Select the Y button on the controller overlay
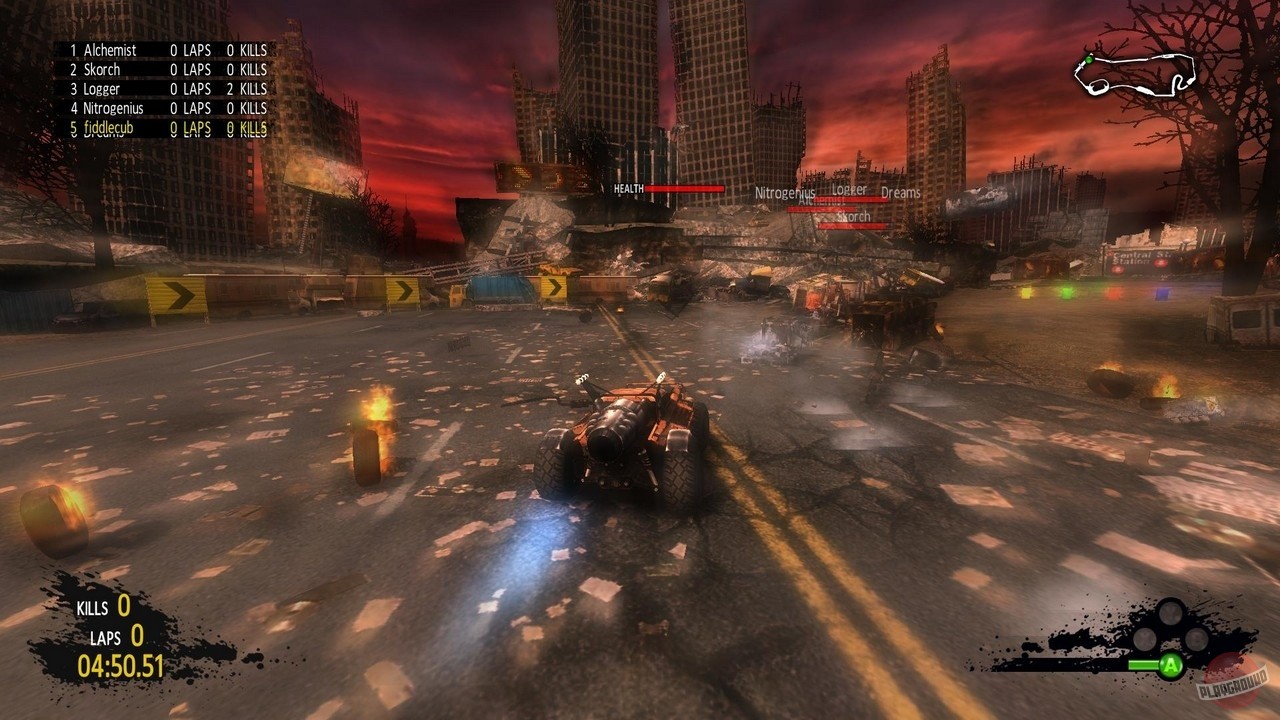The width and height of the screenshot is (1280, 720). [x=1169, y=612]
